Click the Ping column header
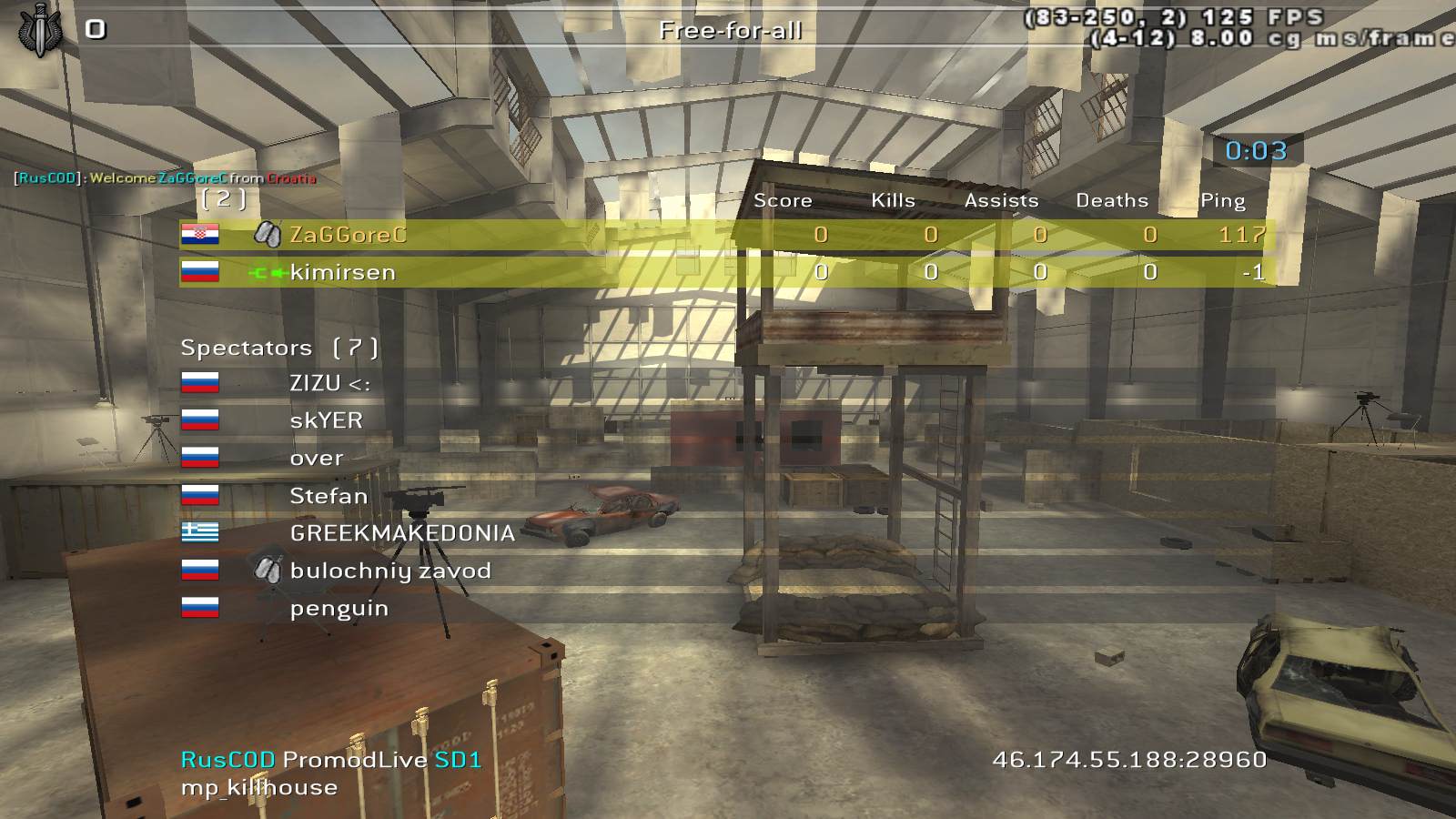Viewport: 1456px width, 819px height. point(1222,200)
